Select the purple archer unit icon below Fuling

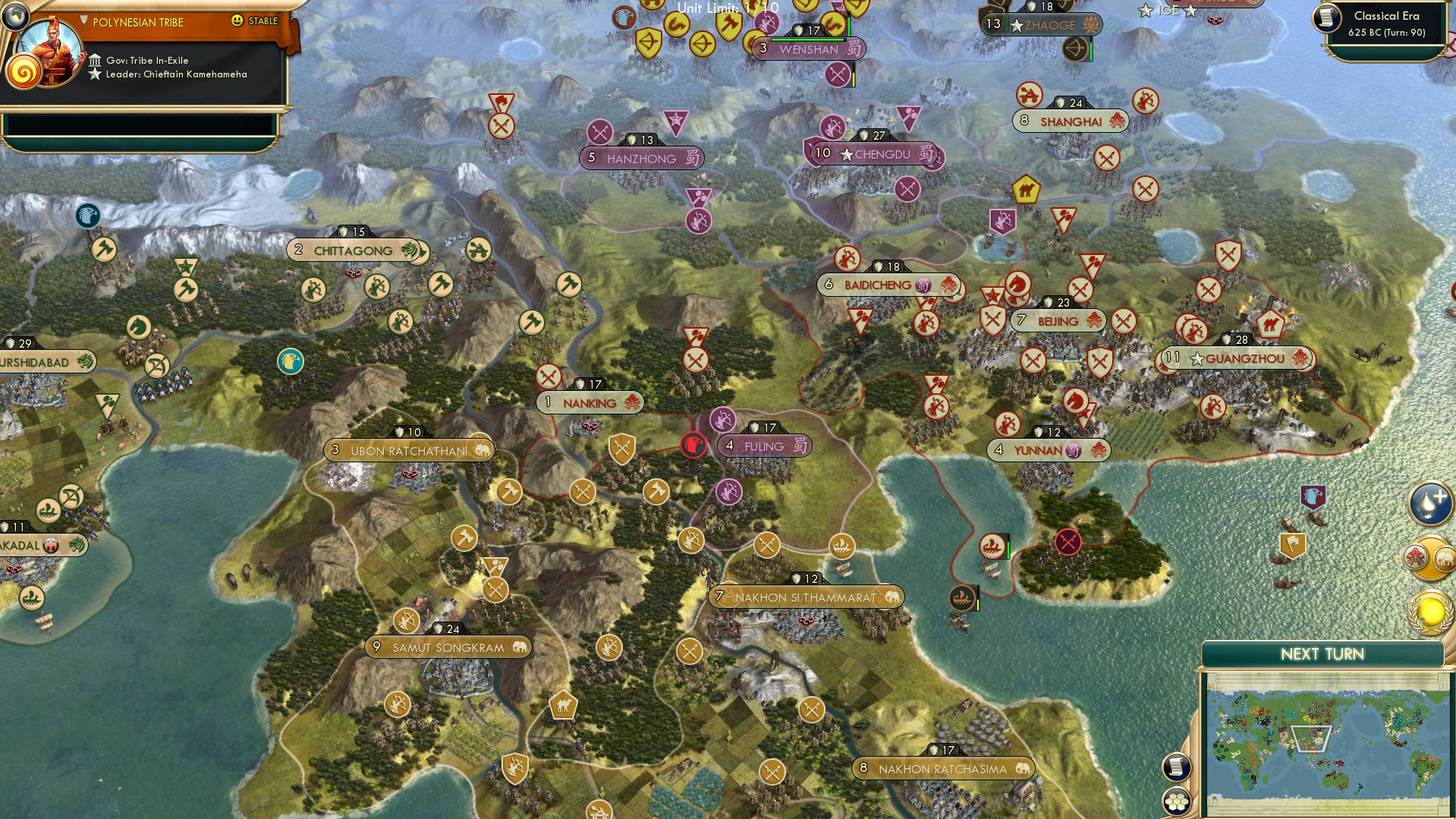(731, 490)
